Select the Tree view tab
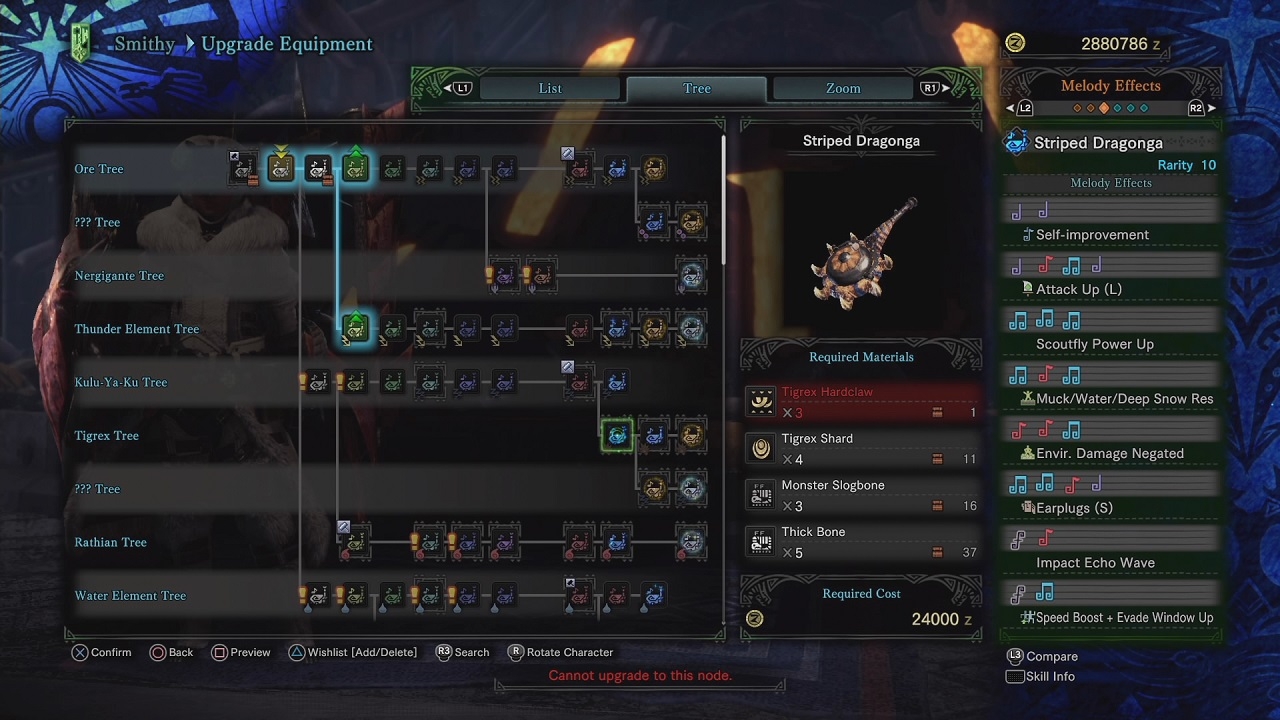Viewport: 1280px width, 720px height. 696,88
